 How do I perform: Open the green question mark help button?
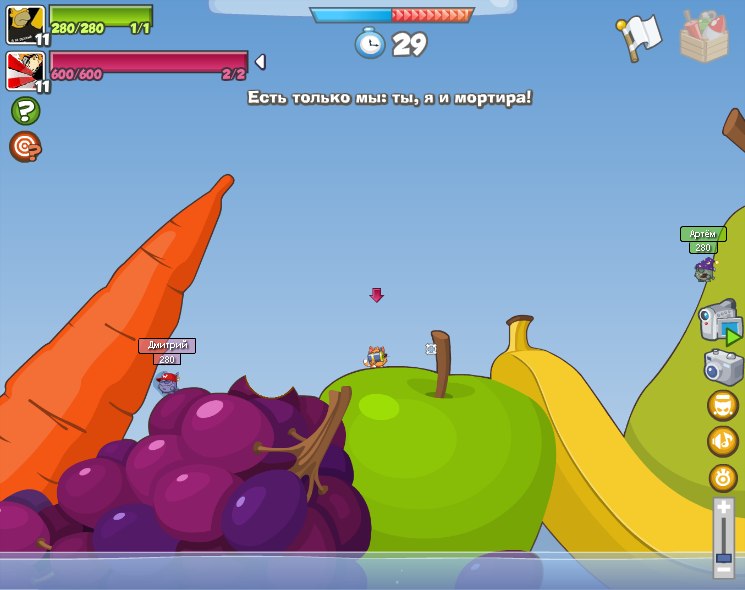coord(25,111)
